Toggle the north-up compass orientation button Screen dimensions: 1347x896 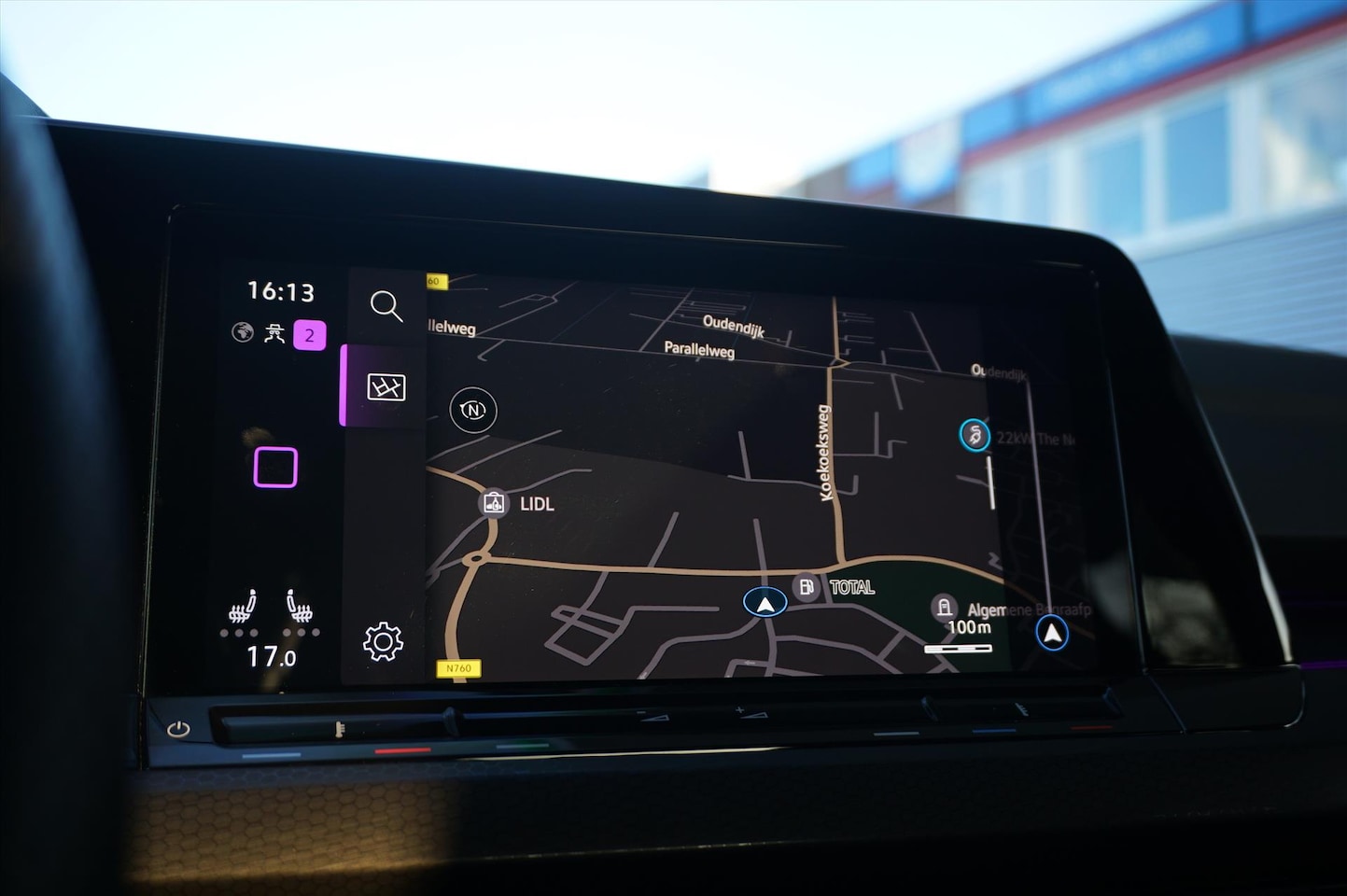pos(473,410)
